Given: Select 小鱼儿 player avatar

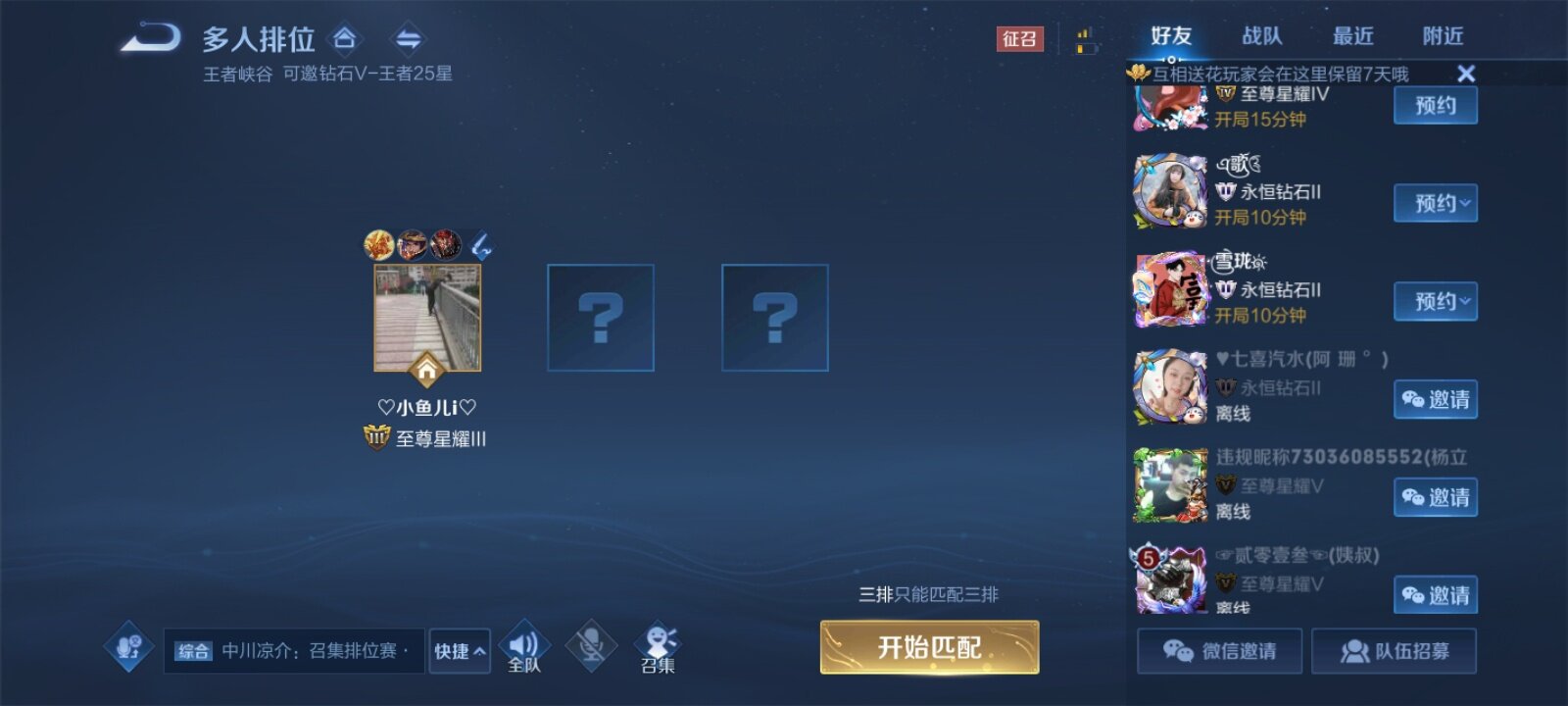Looking at the screenshot, I should 427,318.
